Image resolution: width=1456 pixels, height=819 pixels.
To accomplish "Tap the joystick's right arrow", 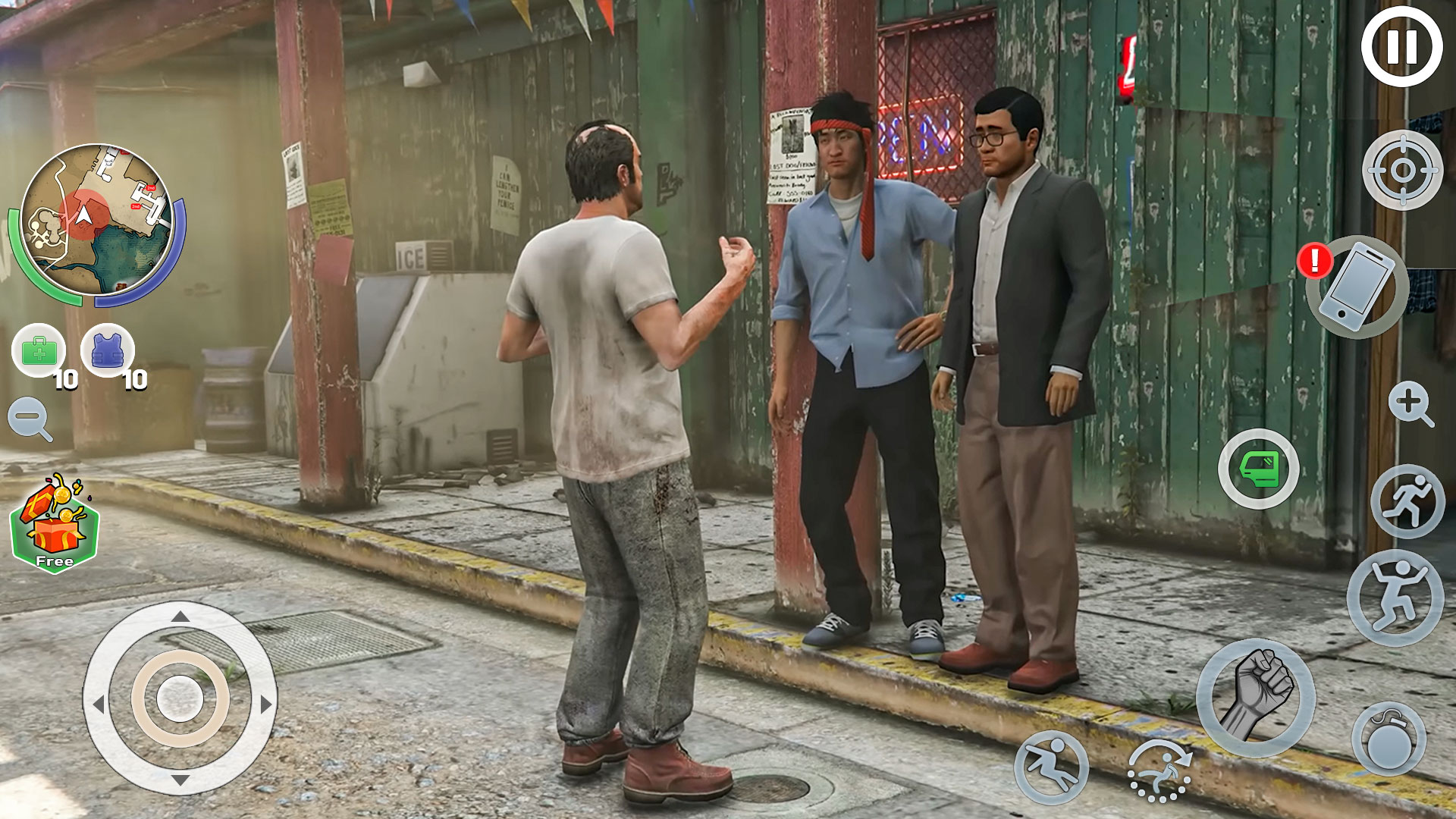I will 265,704.
